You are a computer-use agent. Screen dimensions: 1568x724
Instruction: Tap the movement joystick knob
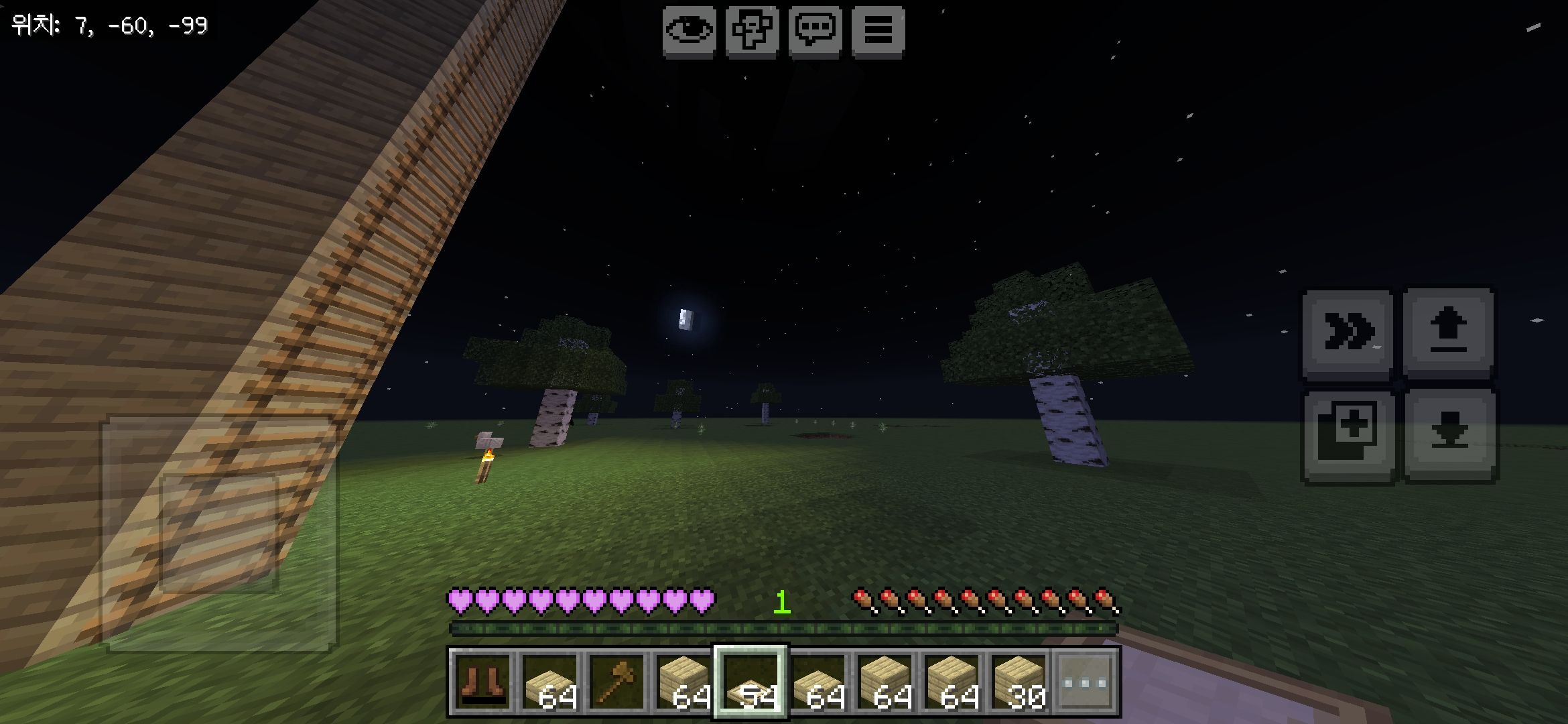(x=220, y=533)
